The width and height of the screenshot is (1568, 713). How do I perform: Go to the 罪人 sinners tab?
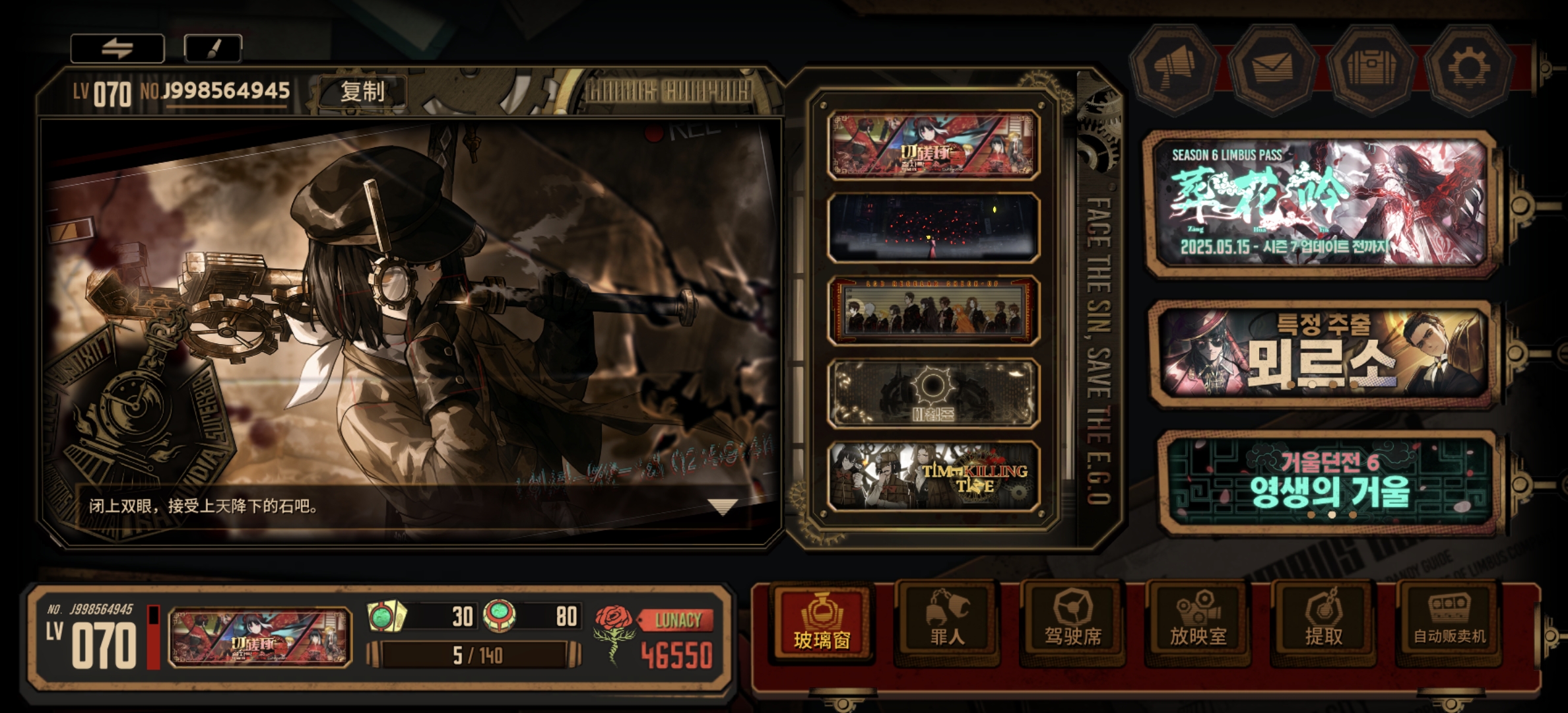(947, 624)
